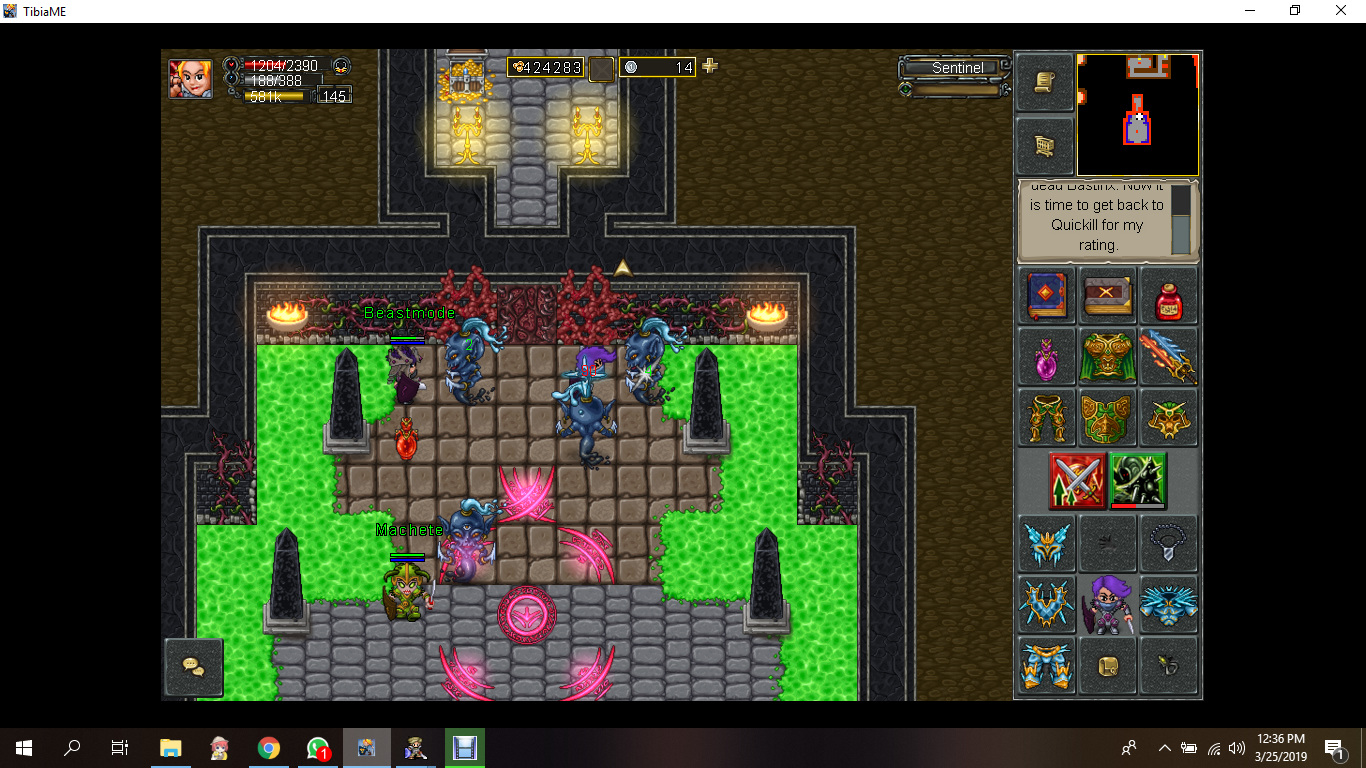The height and width of the screenshot is (768, 1366).
Task: Activate the crossed swords attack skill
Action: pyautogui.click(x=1077, y=481)
